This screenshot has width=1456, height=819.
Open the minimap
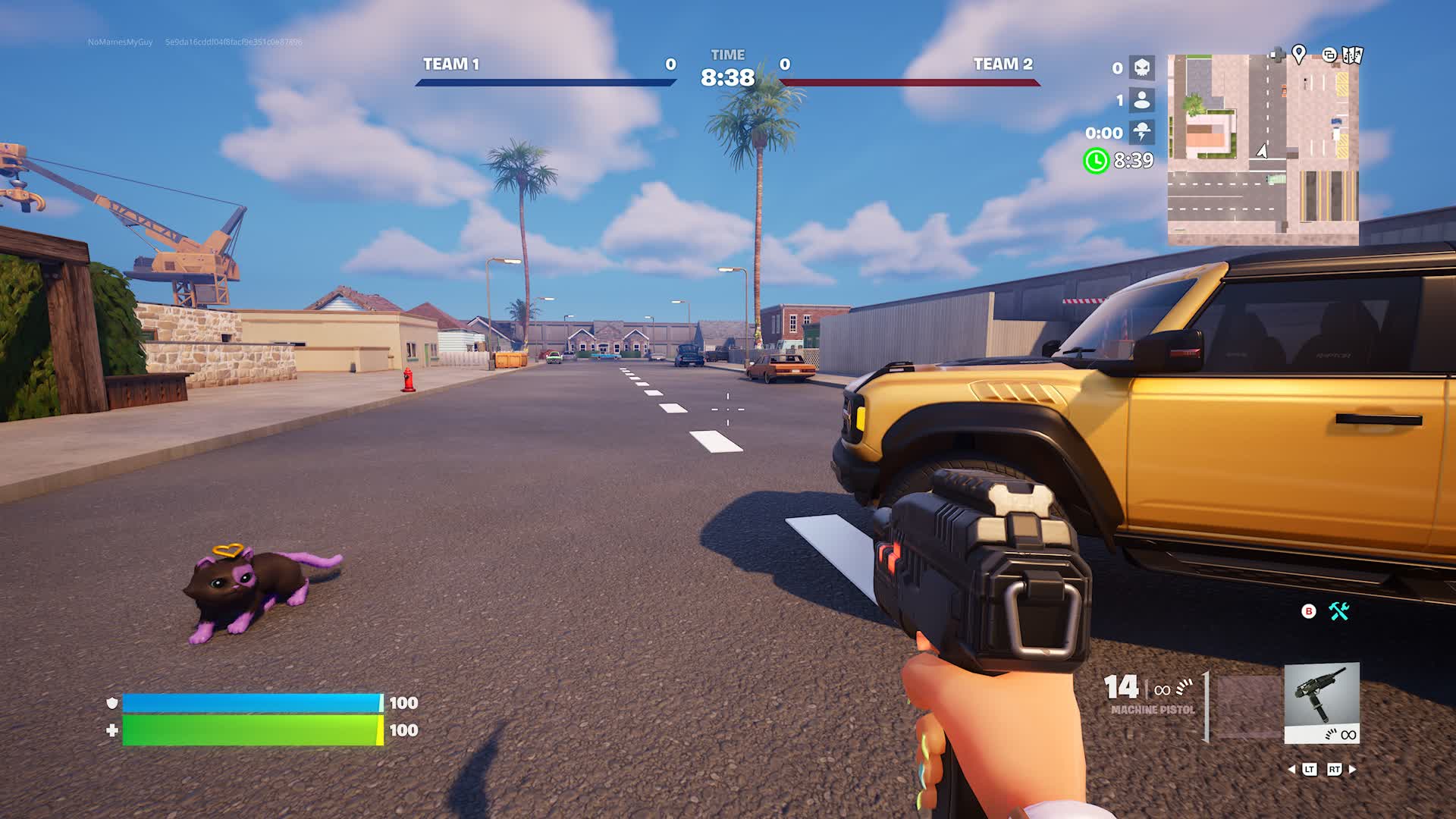pos(1263,149)
